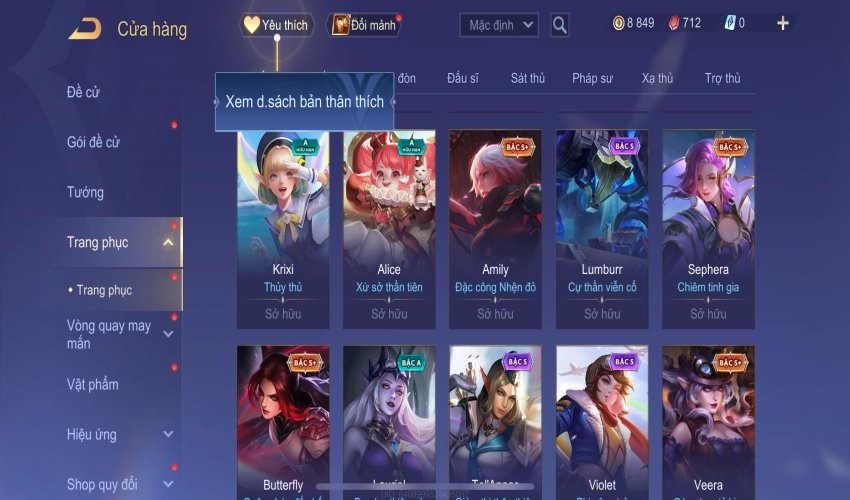
Task: Open the Vật phẩm items section
Action: 93,384
